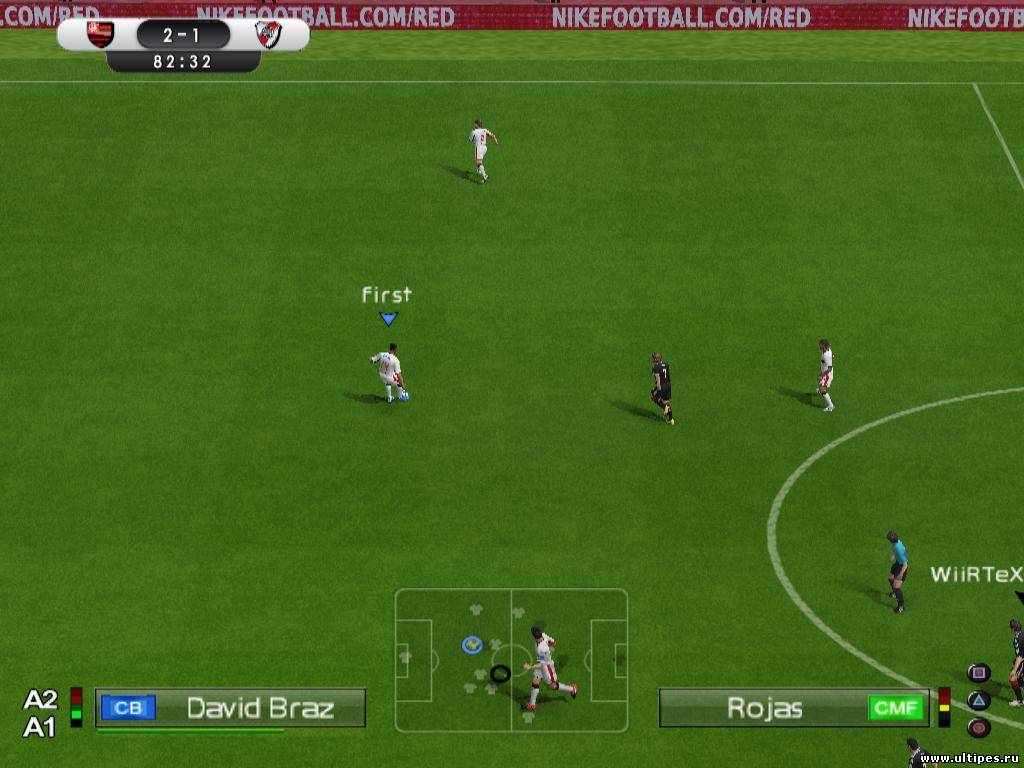Click the blue CB position badge
1024x768 pixels.
pos(128,708)
